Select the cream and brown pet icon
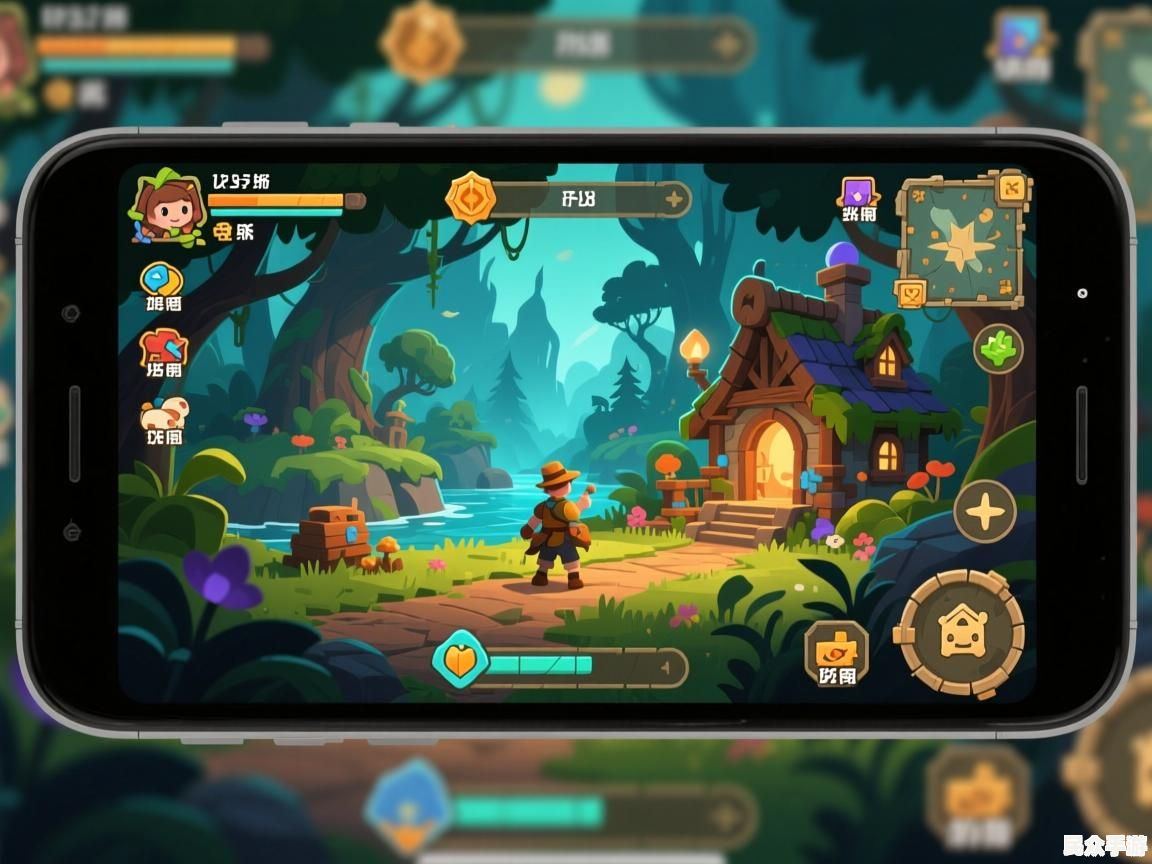This screenshot has width=1152, height=864. [163, 413]
